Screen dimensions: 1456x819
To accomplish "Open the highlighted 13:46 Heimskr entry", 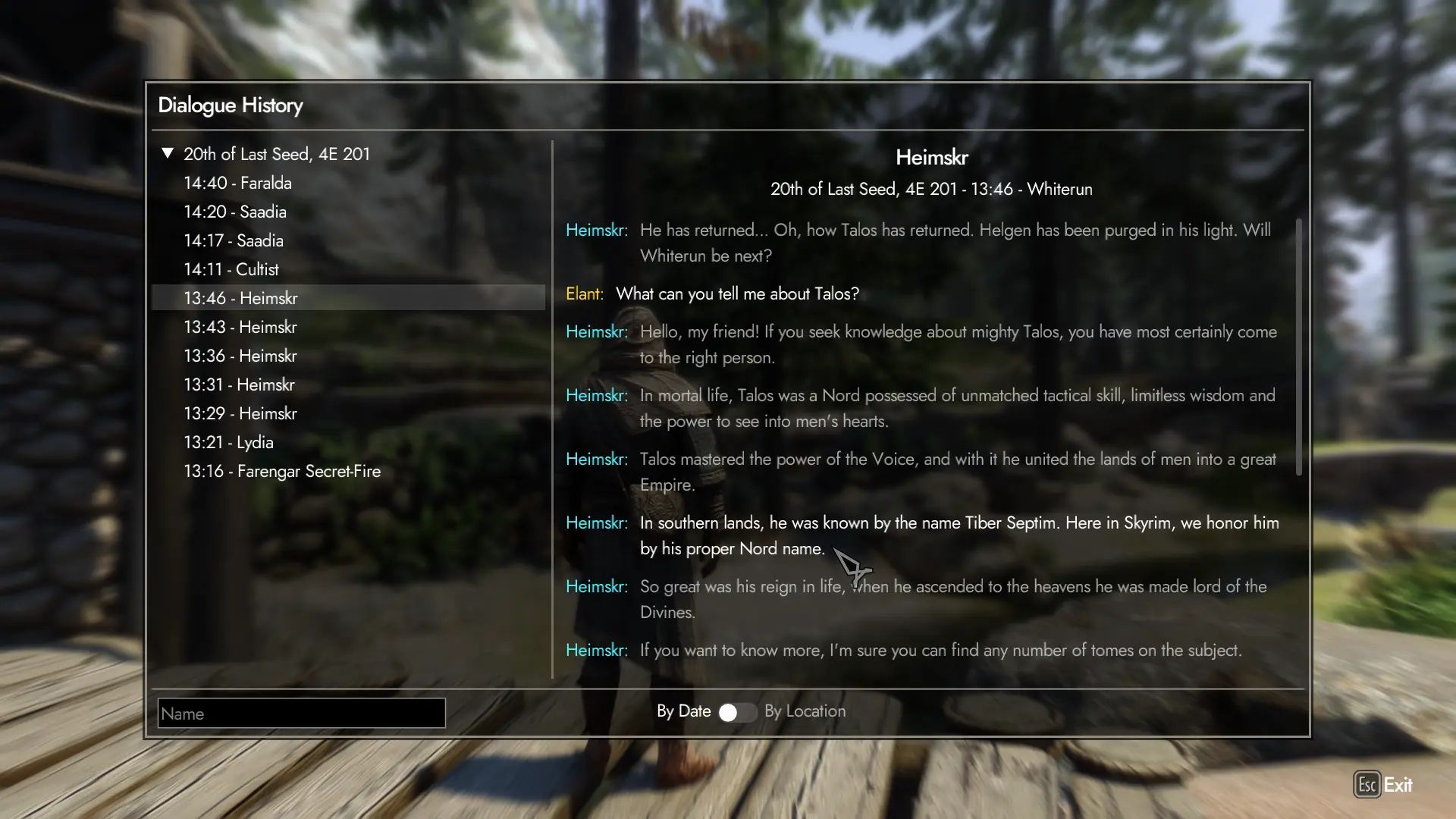I will tap(241, 297).
